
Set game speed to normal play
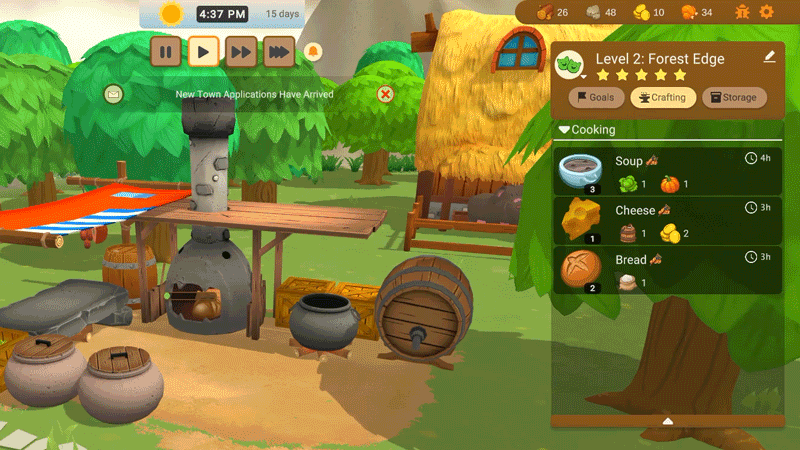point(203,51)
